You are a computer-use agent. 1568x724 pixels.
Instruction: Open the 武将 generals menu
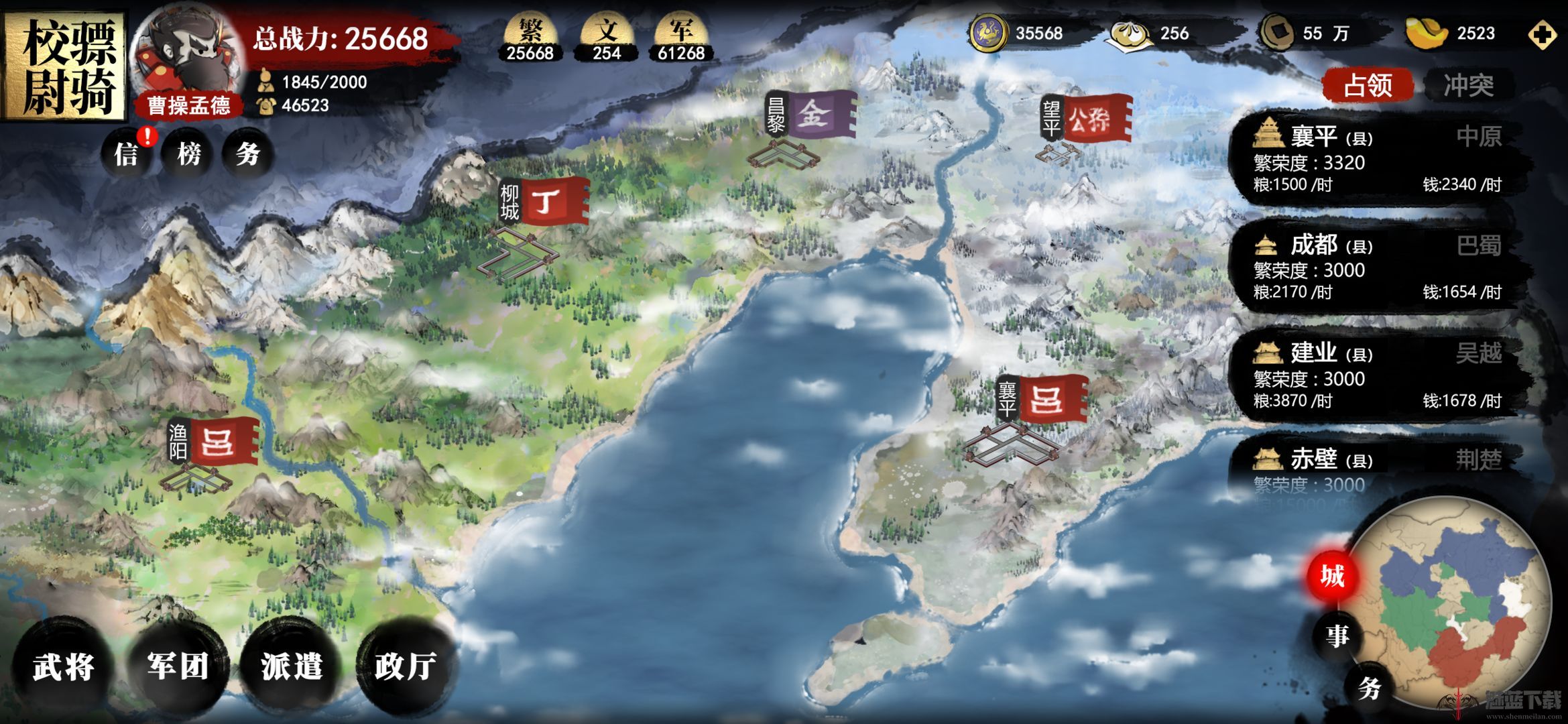click(64, 666)
